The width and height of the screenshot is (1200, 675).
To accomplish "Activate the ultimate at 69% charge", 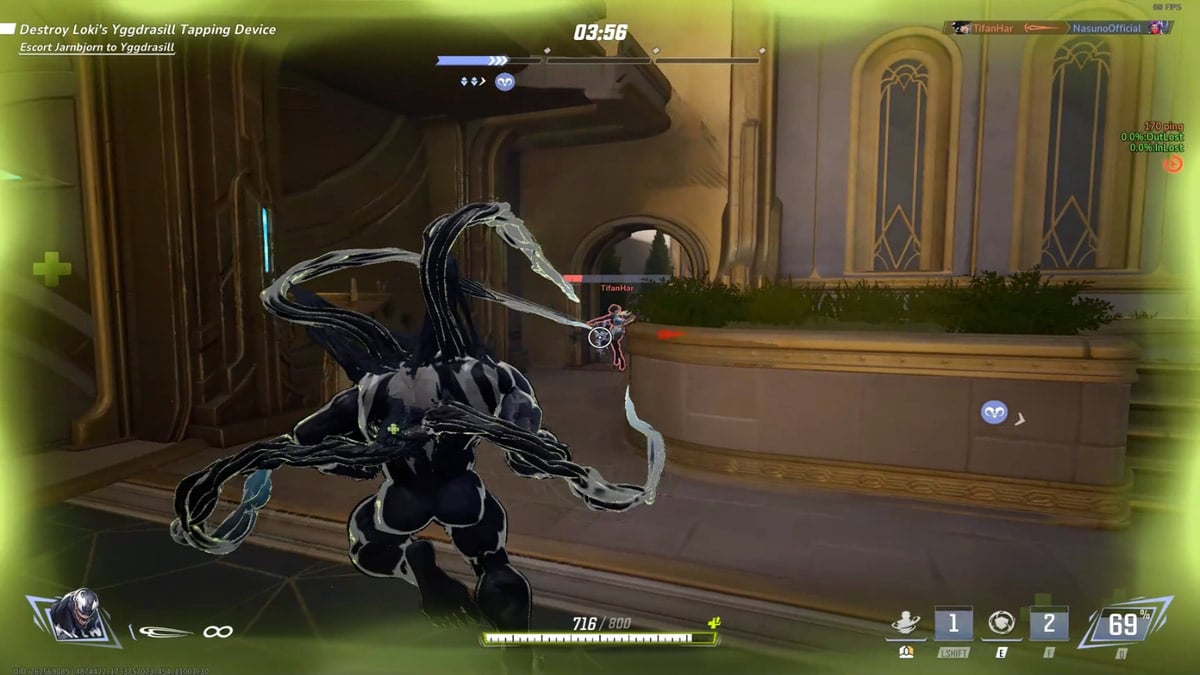I will pyautogui.click(x=1122, y=625).
